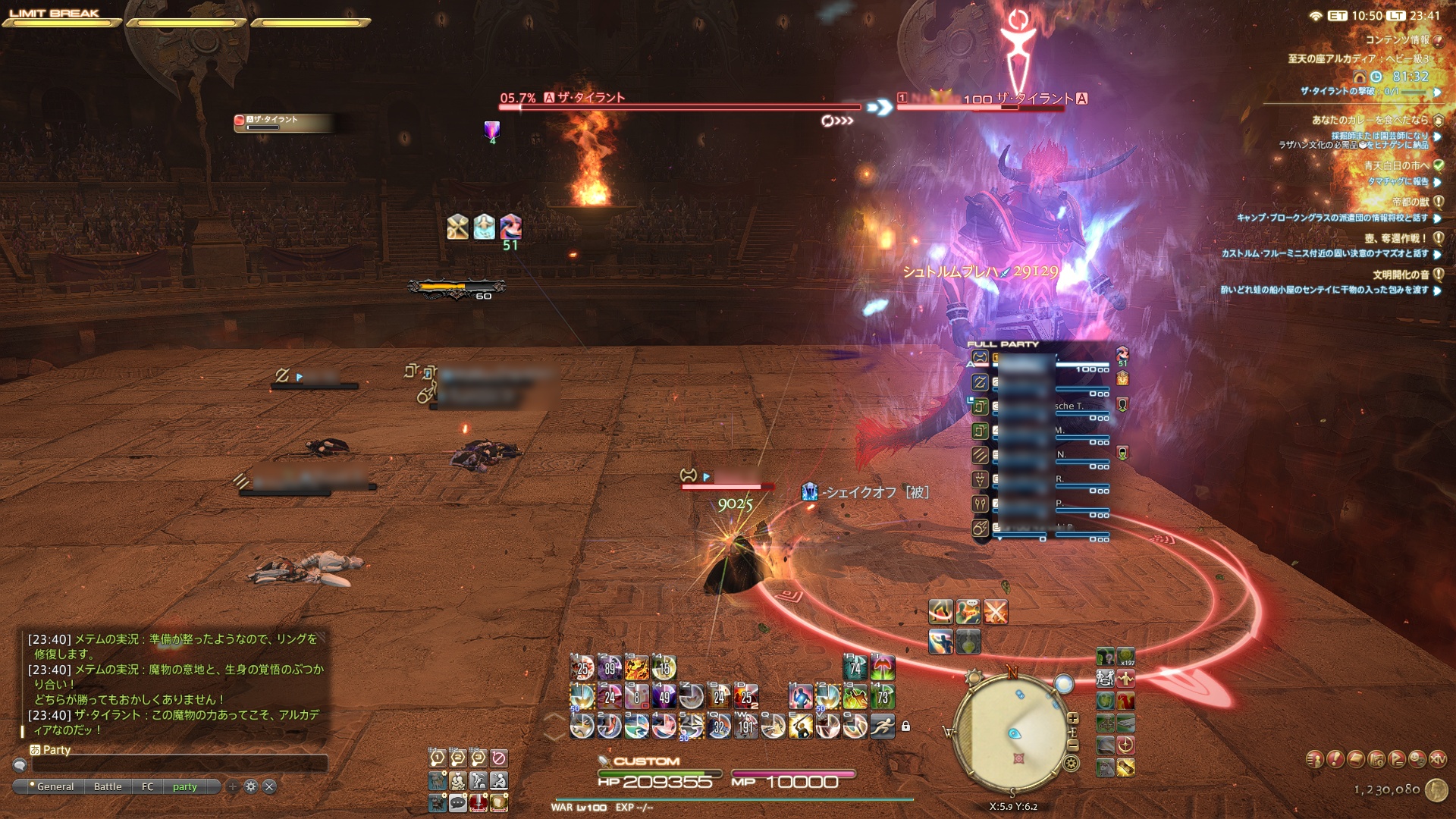Click the chat text input field
This screenshot has width=1456, height=819.
point(178,764)
